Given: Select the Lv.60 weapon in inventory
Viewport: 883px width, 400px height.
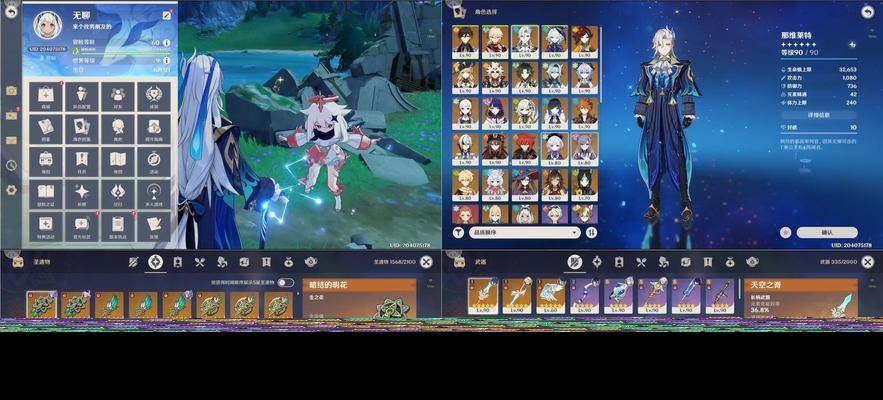Looking at the screenshot, I should coord(551,297).
